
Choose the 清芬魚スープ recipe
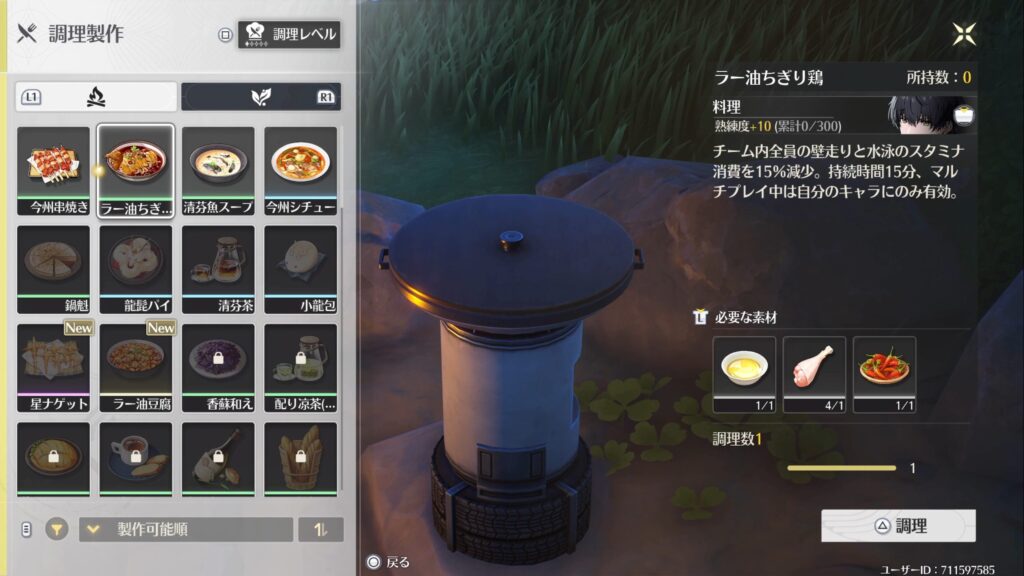(218, 168)
